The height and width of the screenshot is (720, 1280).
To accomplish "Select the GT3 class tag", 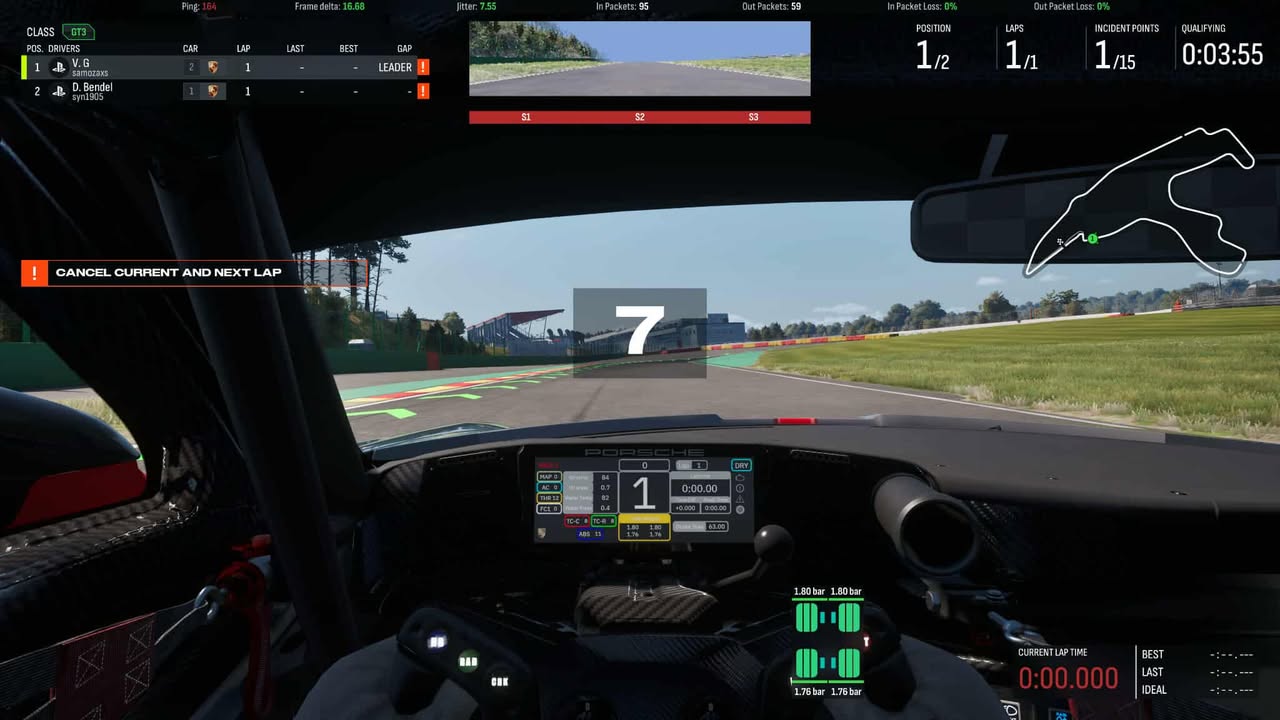I will pos(78,32).
